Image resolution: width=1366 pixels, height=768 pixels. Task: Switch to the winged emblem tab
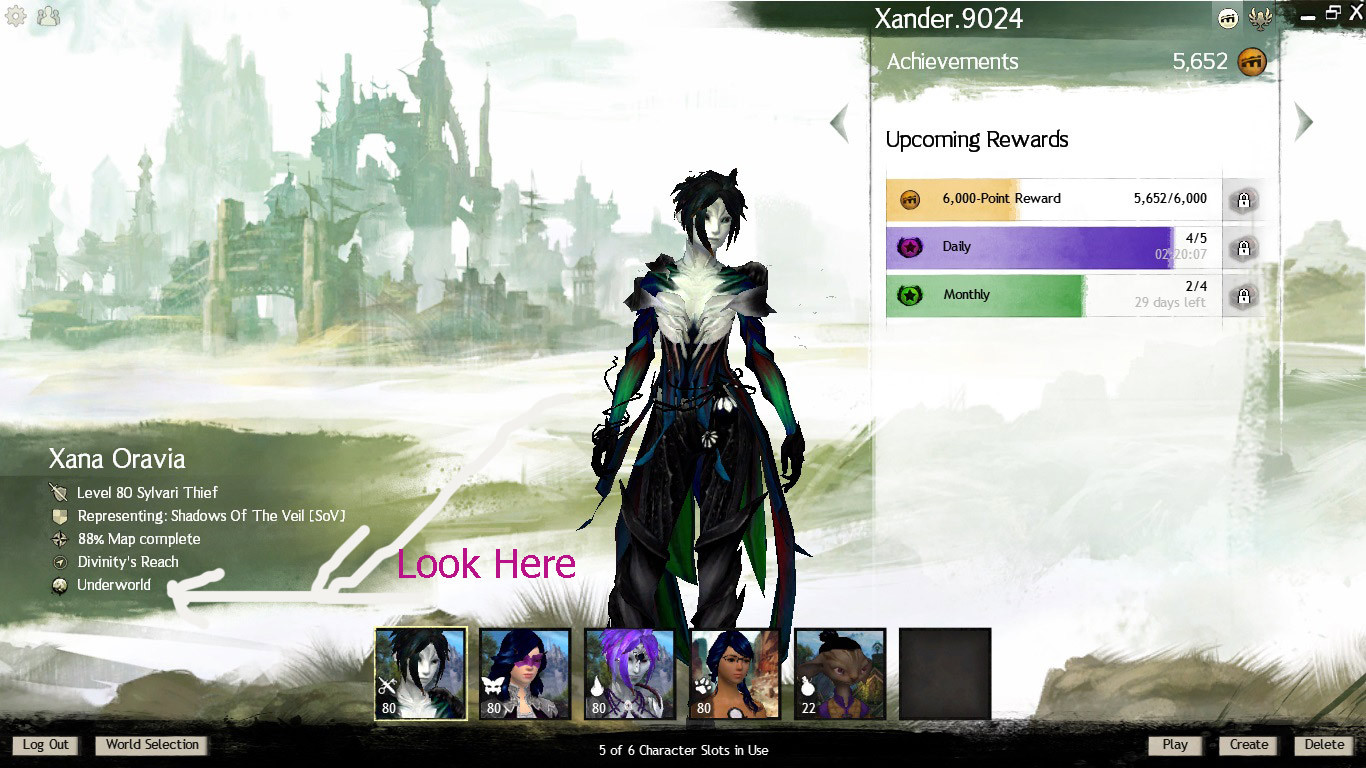[1260, 17]
